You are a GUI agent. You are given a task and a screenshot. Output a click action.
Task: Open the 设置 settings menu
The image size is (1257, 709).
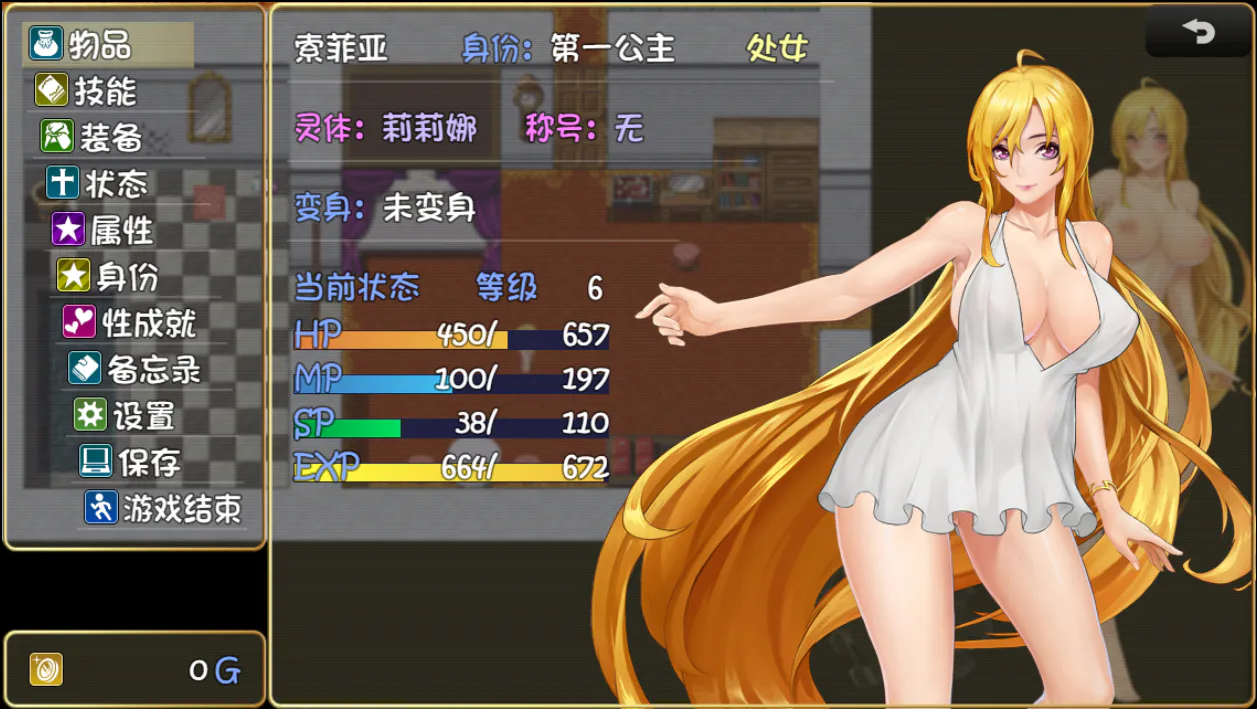(143, 415)
